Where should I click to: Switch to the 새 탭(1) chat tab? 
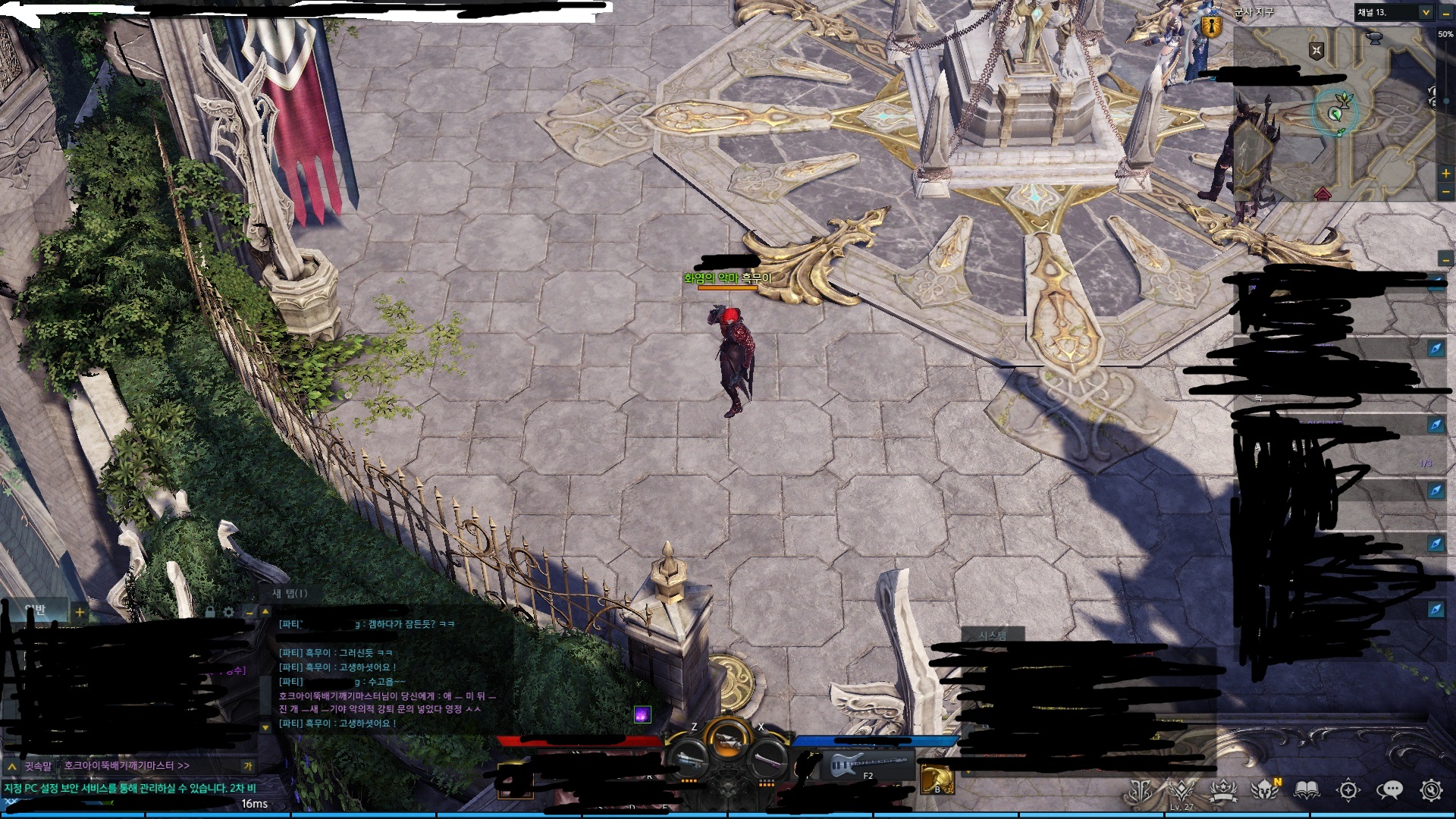coord(290,593)
